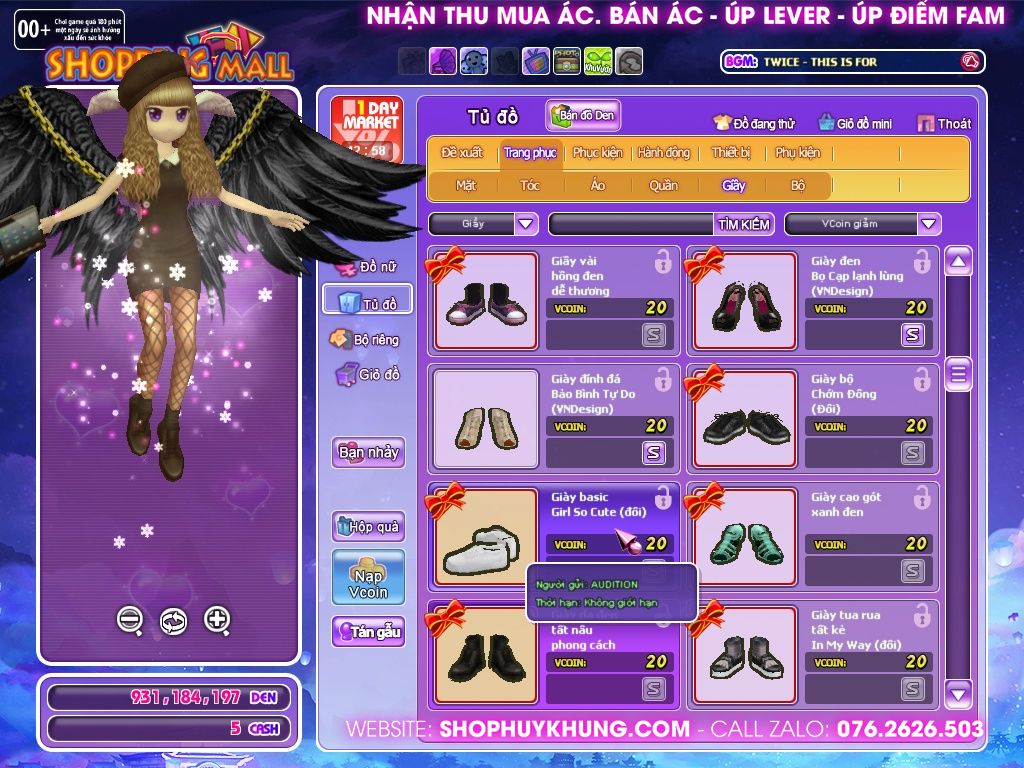1024x768 pixels.
Task: Zoom in on the character preview
Action: coord(217,619)
